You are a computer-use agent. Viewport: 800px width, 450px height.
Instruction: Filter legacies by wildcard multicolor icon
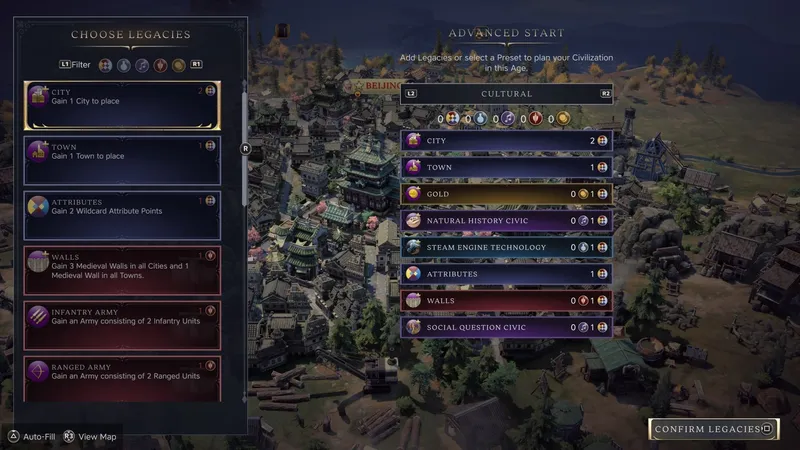[x=105, y=64]
